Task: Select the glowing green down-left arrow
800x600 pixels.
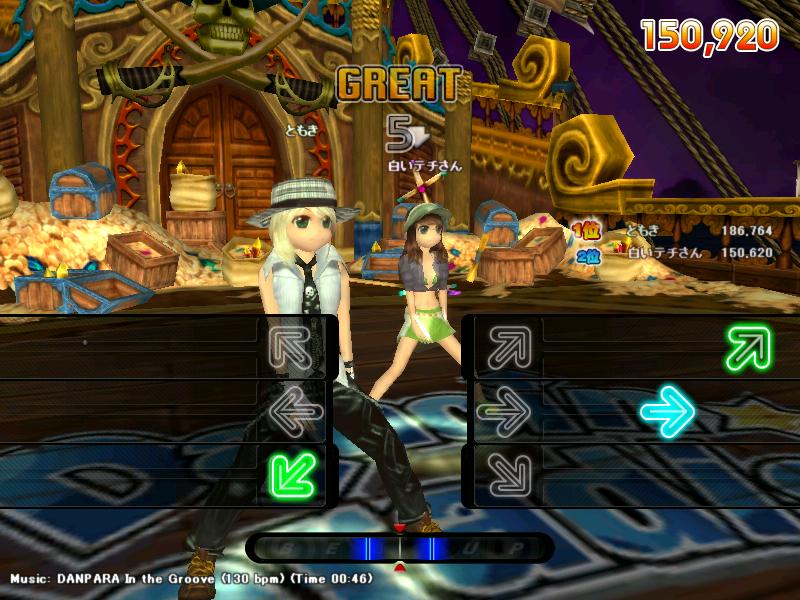Action: (x=292, y=474)
